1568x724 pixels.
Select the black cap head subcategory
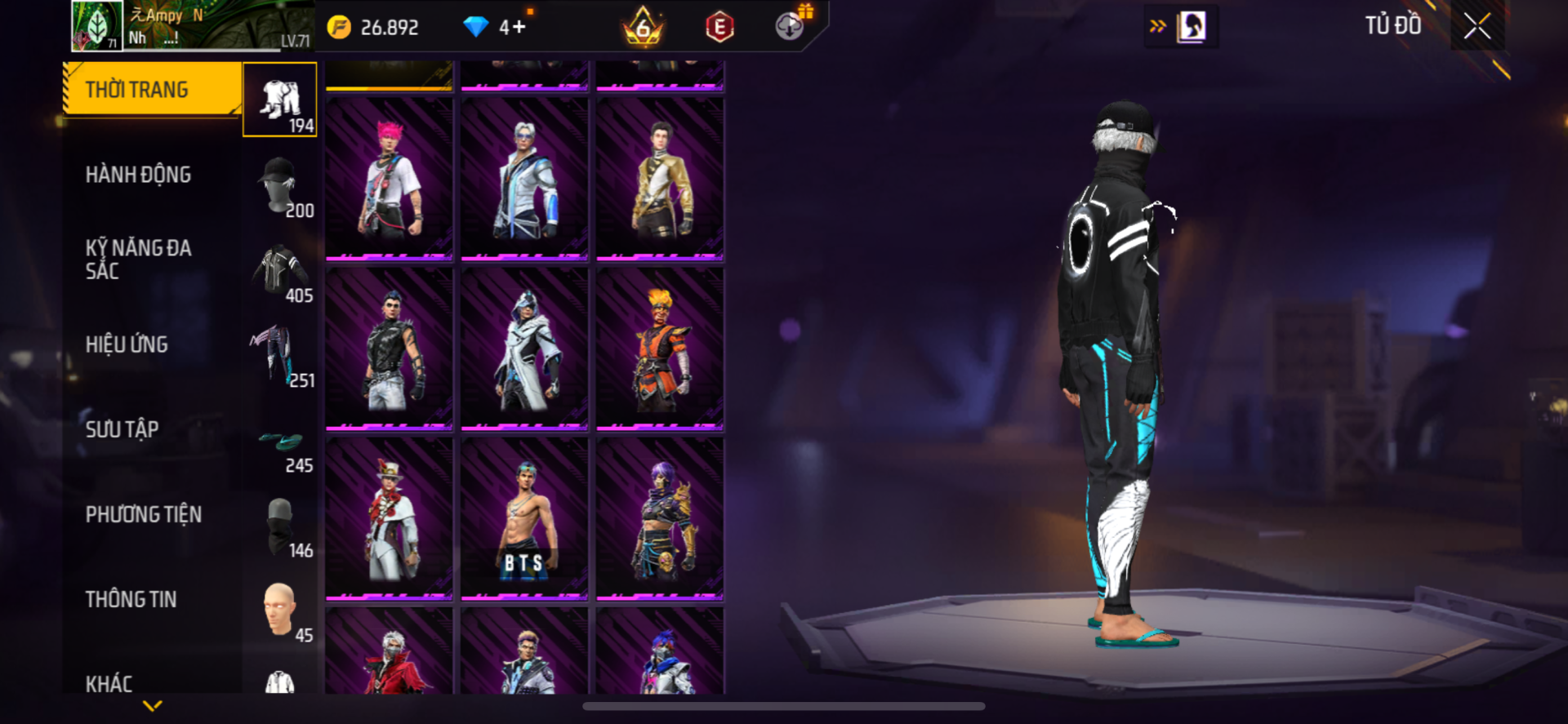tap(280, 184)
